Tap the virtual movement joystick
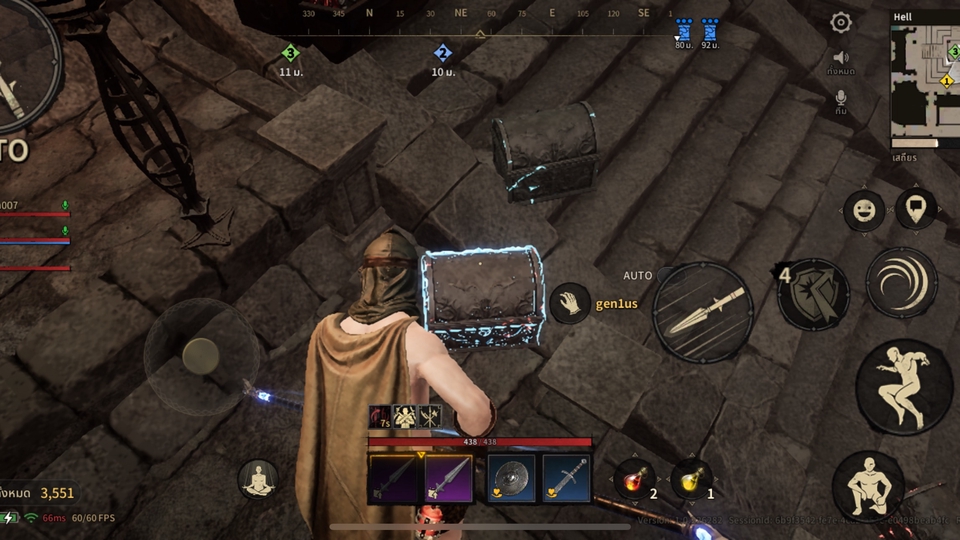 201,355
